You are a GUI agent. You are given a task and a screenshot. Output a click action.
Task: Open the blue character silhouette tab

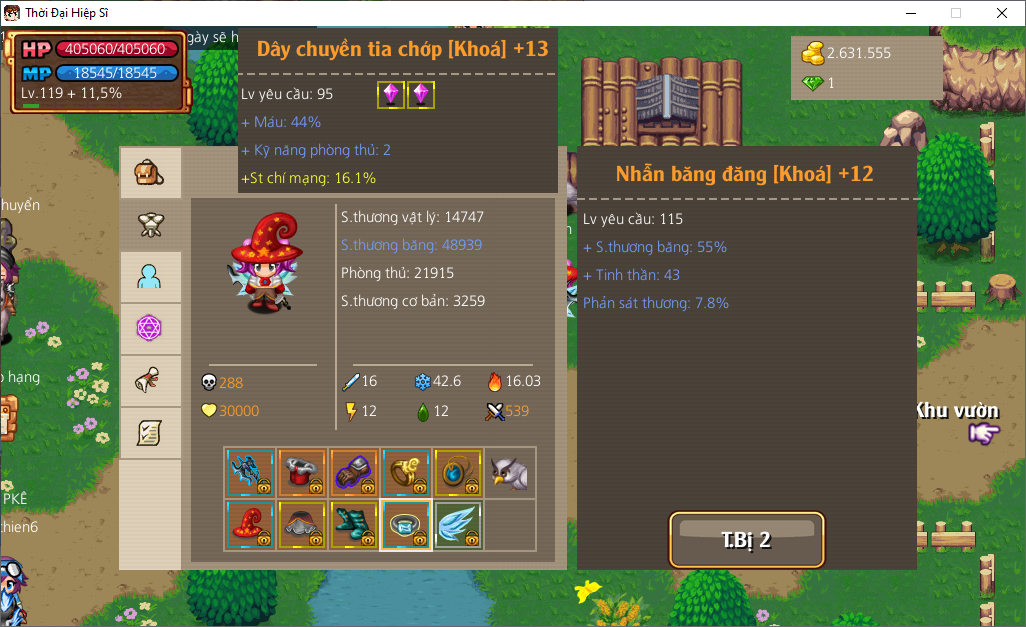[150, 277]
